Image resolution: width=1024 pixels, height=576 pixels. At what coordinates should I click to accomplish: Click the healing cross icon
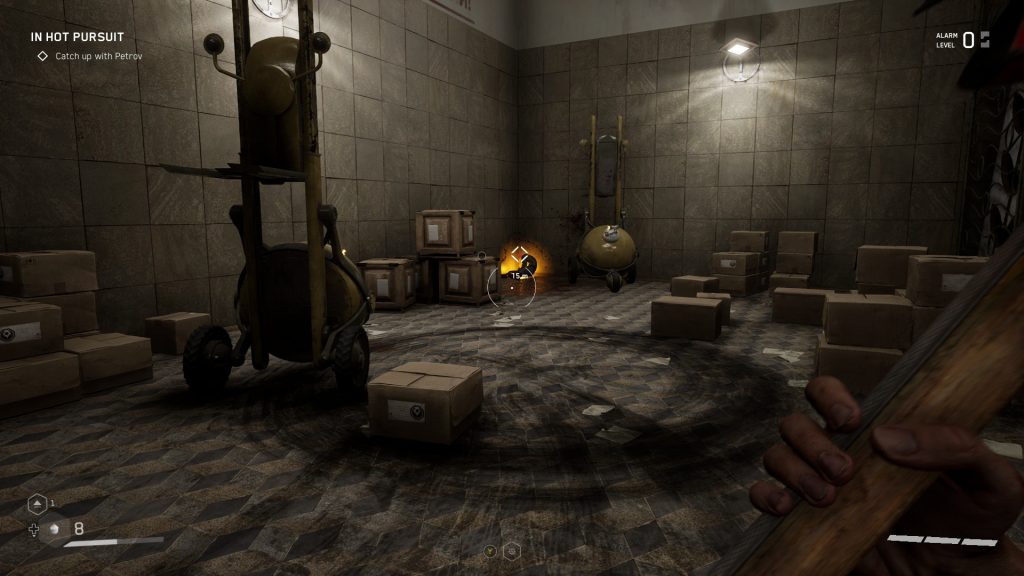[x=34, y=530]
